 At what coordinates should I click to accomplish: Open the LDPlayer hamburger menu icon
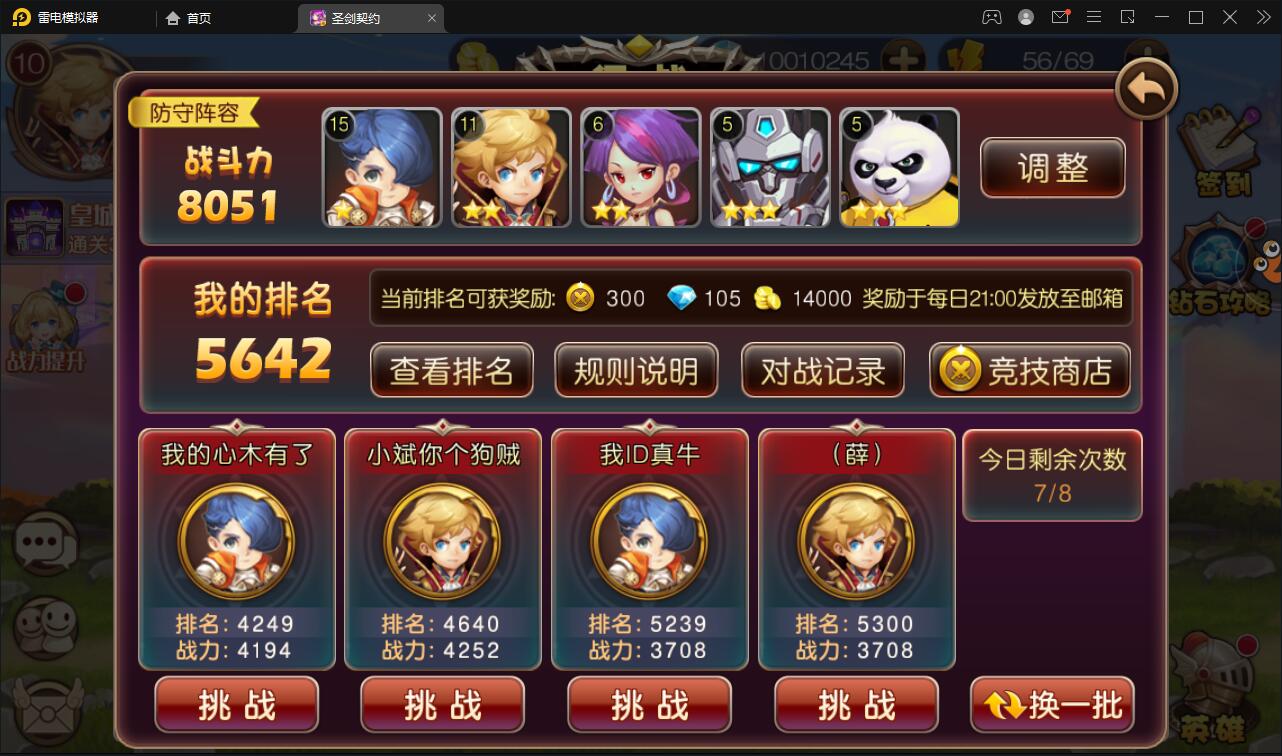tap(1094, 17)
